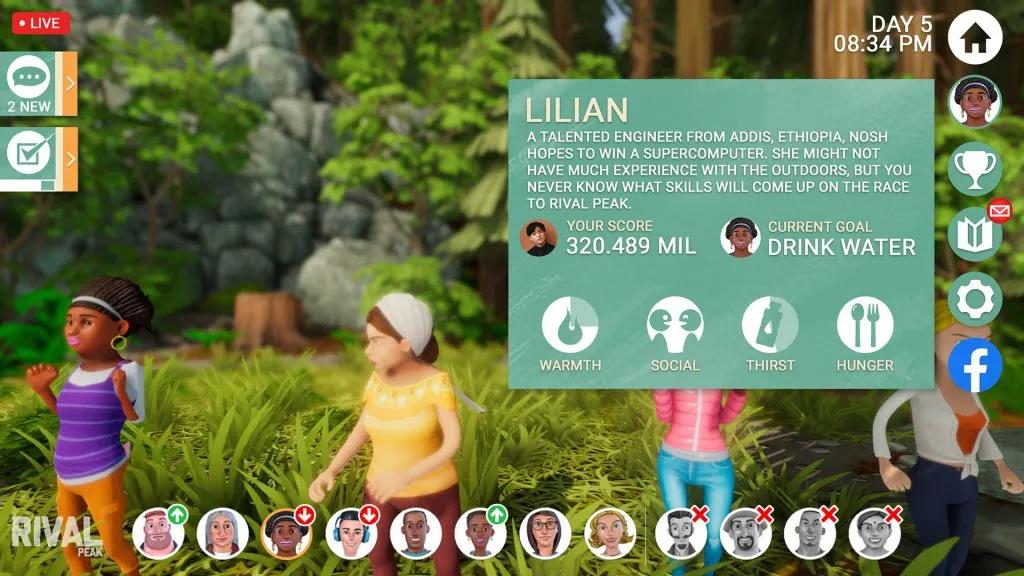Viewport: 1024px width, 576px height.
Task: Open the home menu
Action: click(974, 37)
